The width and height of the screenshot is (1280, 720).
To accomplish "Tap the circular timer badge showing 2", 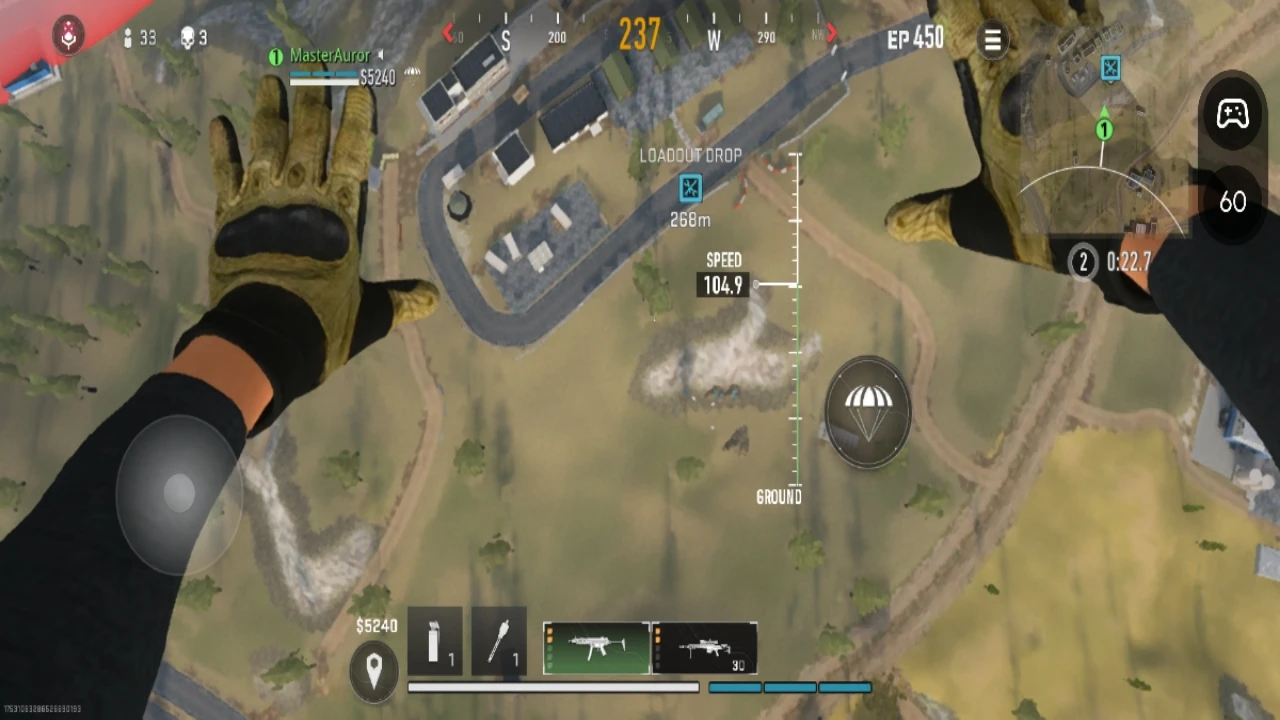I will pyautogui.click(x=1083, y=262).
